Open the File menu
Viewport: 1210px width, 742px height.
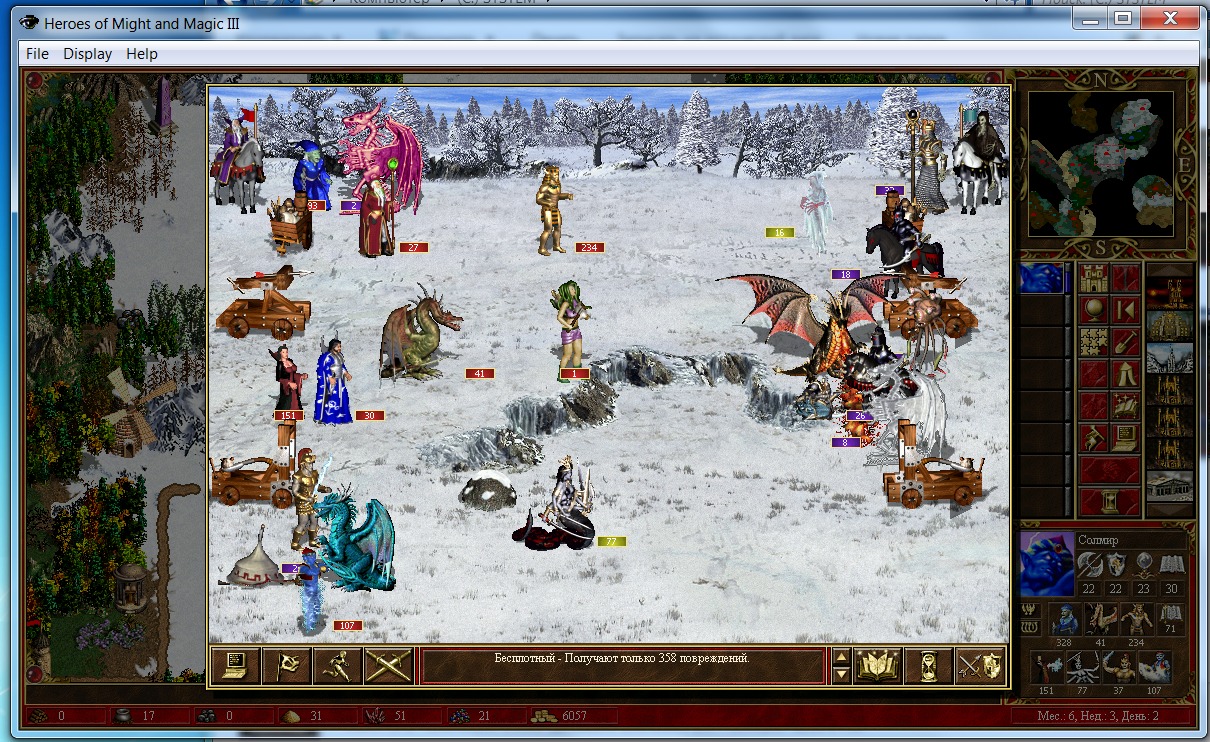pos(37,54)
